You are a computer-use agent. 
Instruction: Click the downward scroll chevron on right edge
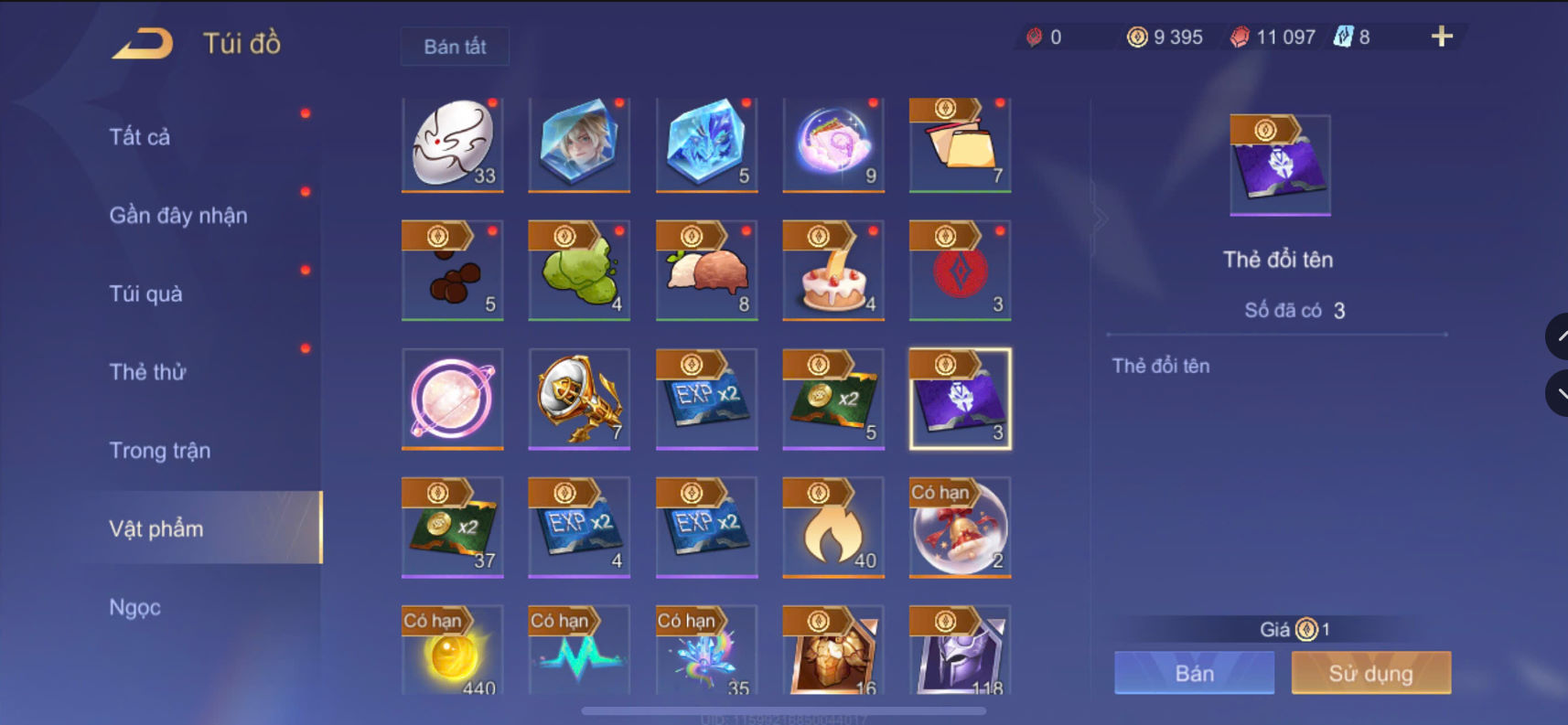[x=1561, y=393]
